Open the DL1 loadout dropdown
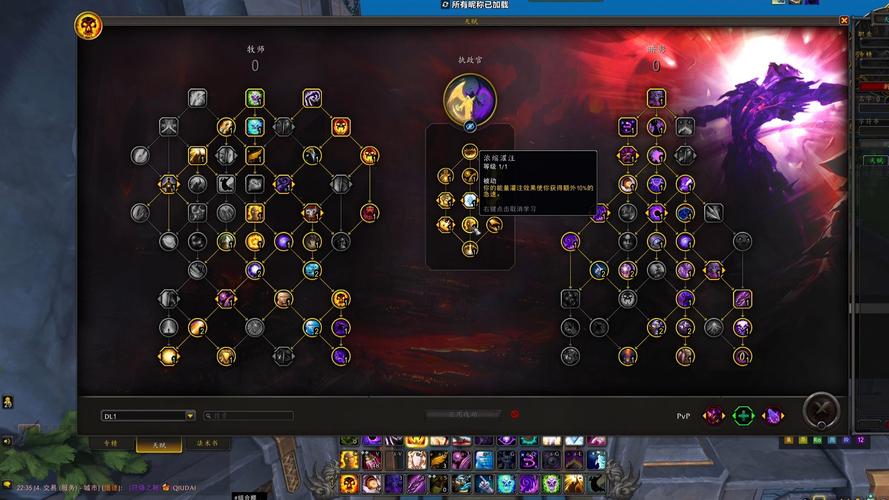This screenshot has width=889, height=500. pyautogui.click(x=189, y=415)
